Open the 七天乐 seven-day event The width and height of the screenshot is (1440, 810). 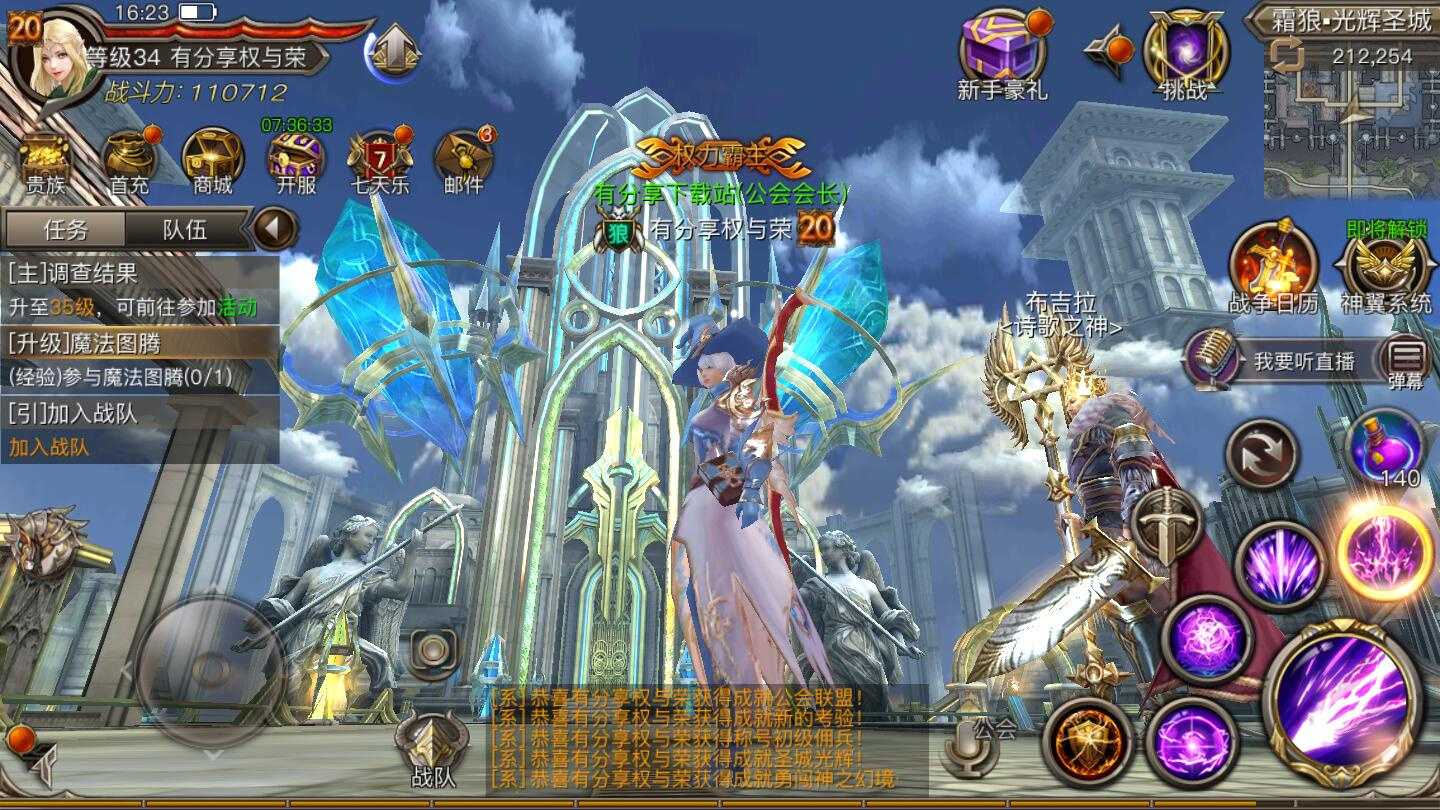tap(379, 160)
